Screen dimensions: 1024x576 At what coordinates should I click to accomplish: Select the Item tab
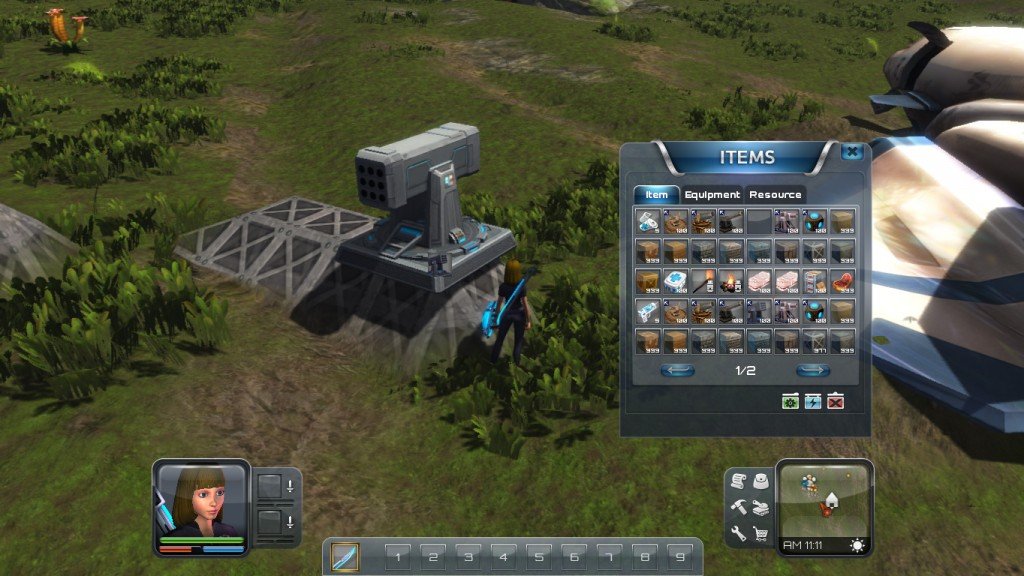pyautogui.click(x=656, y=195)
